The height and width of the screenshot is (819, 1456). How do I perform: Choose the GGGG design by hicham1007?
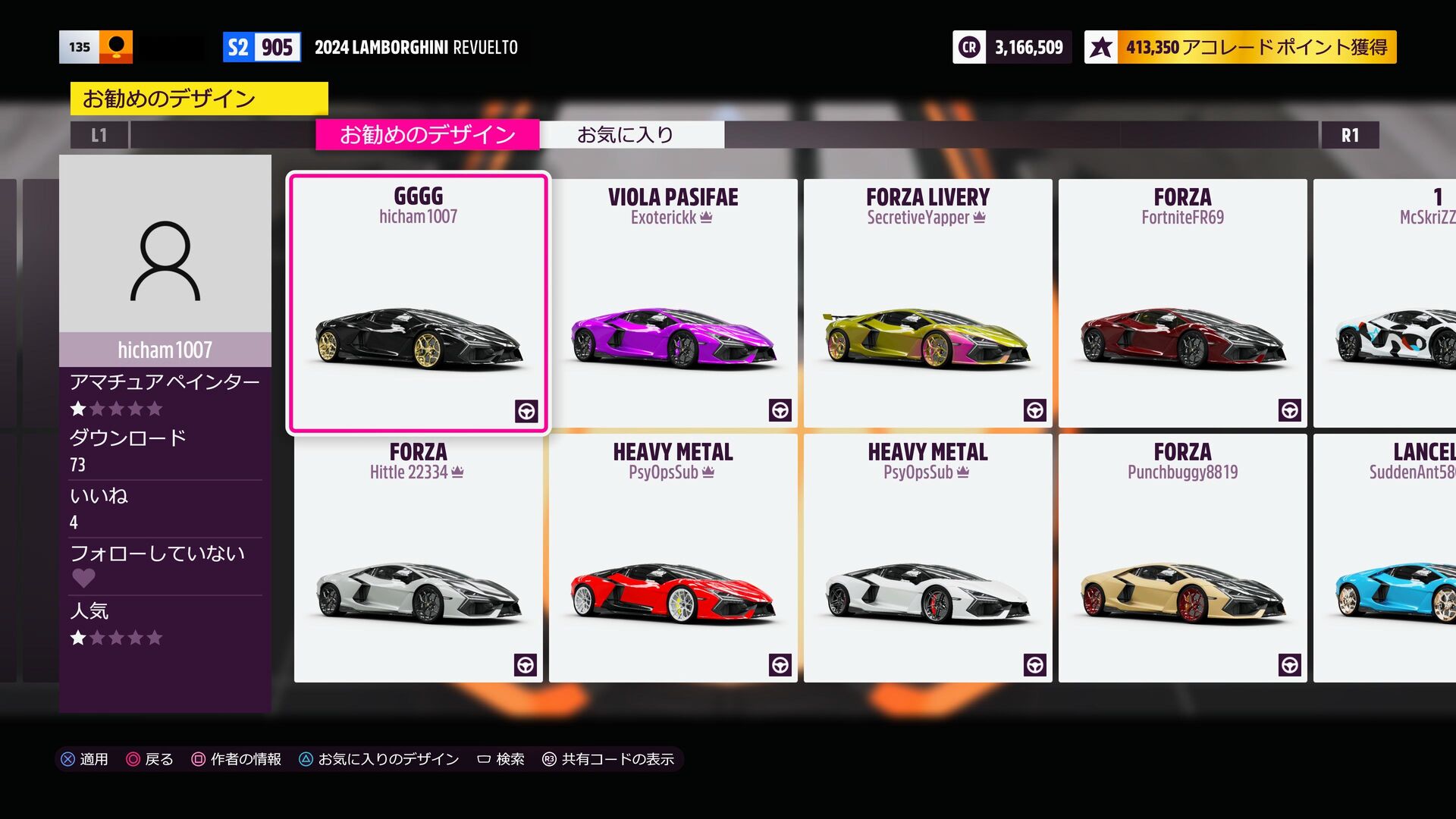click(x=418, y=303)
